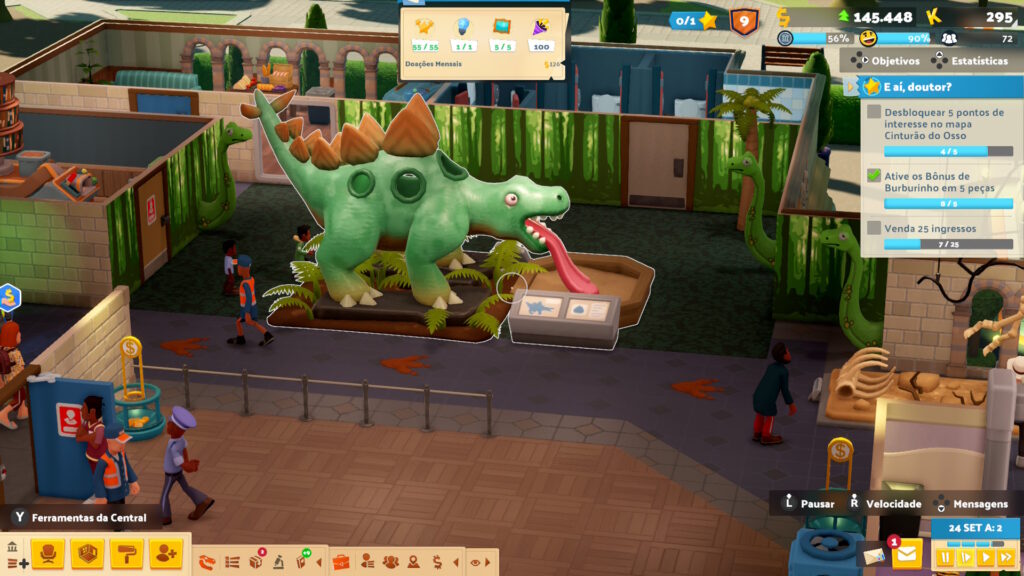Show the bulleted list overview
1024x576 pixels.
[232, 562]
